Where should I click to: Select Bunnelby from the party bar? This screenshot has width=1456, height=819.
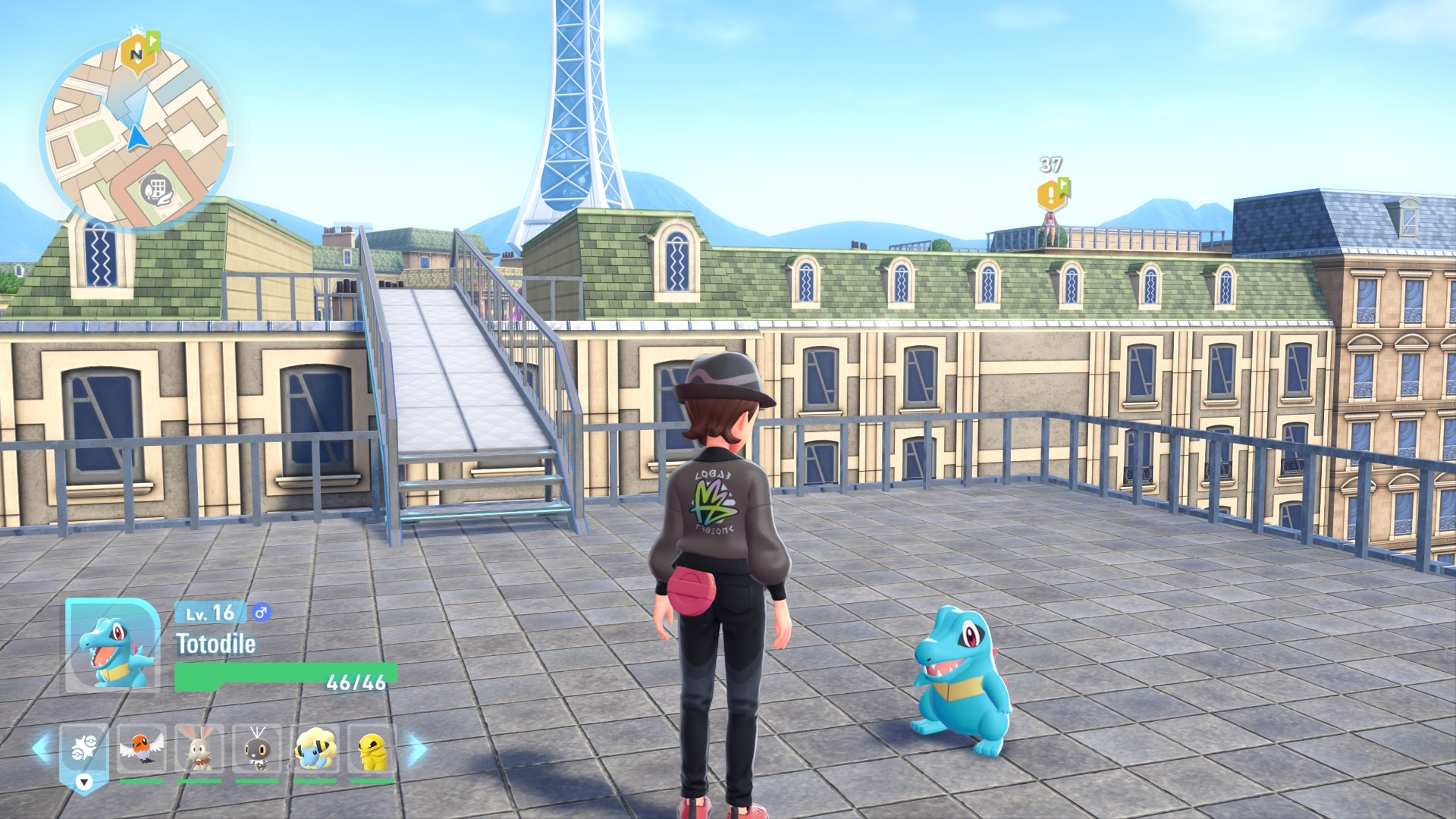(199, 748)
